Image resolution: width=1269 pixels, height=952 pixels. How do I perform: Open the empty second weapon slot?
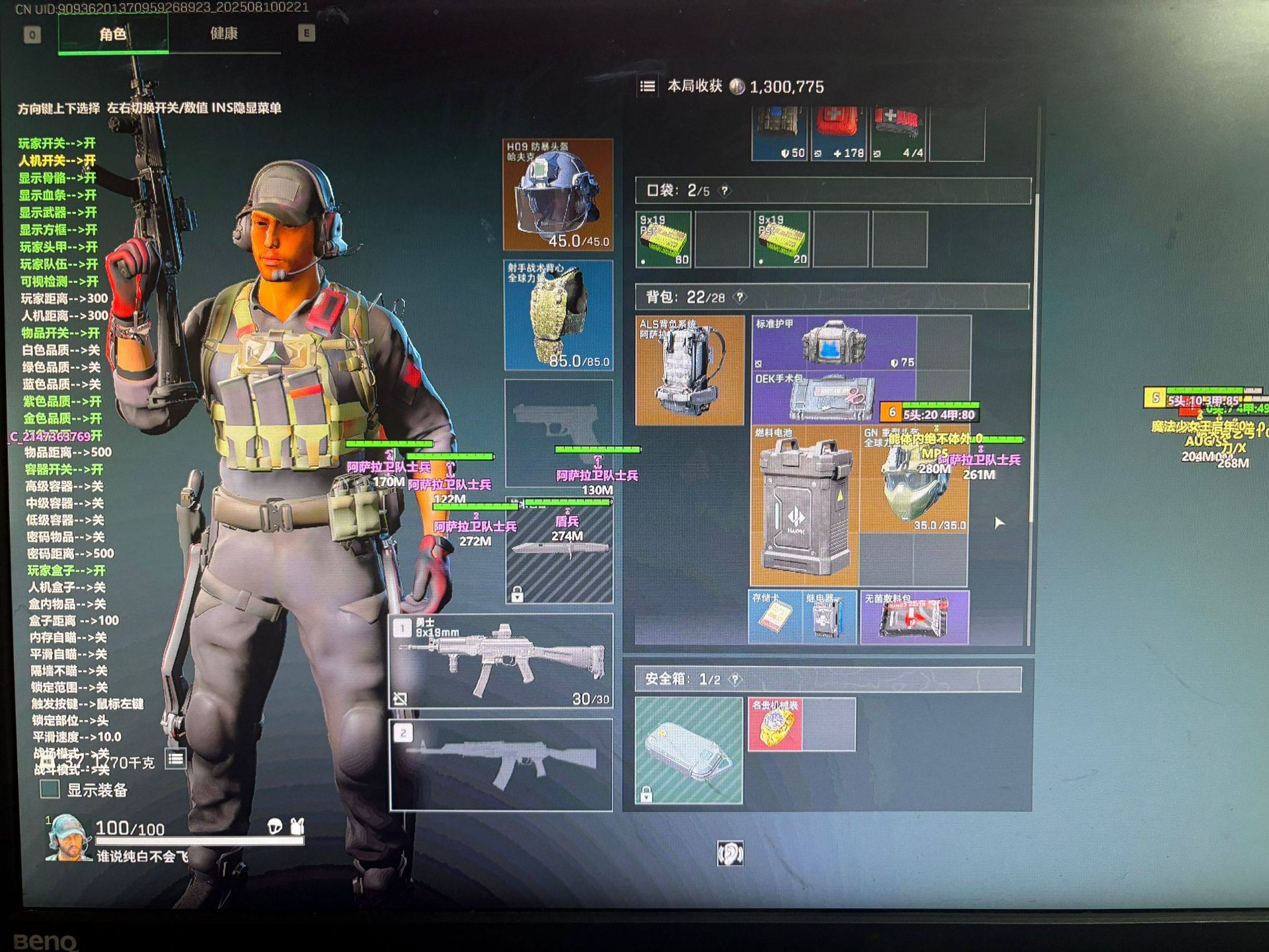(x=501, y=764)
